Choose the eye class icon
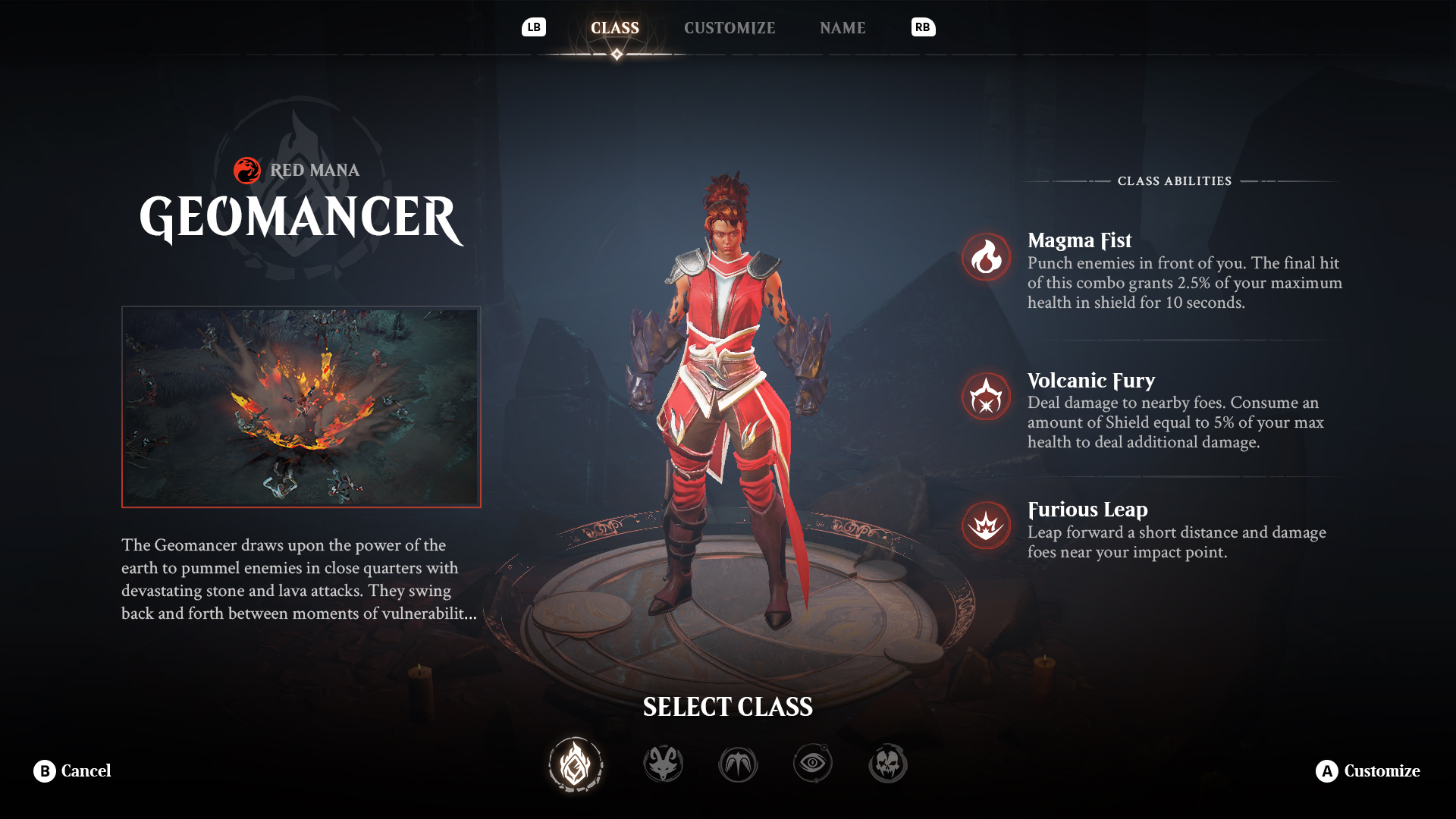 (813, 763)
